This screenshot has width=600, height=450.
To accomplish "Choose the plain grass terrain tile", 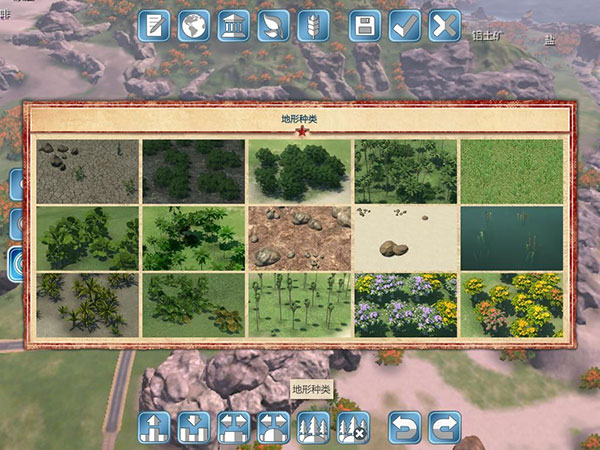I will pos(511,171).
